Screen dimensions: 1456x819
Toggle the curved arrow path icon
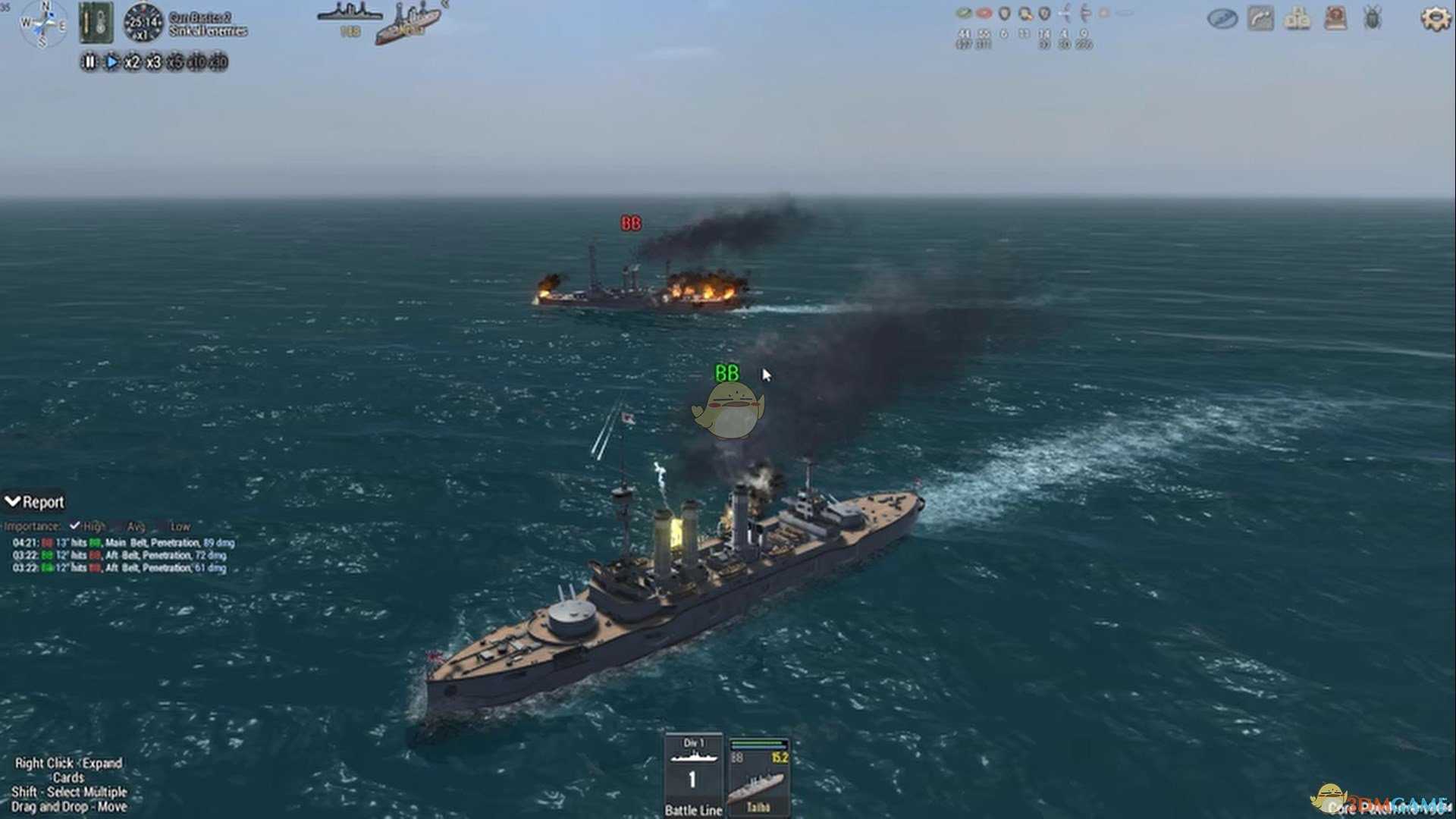pyautogui.click(x=1260, y=17)
